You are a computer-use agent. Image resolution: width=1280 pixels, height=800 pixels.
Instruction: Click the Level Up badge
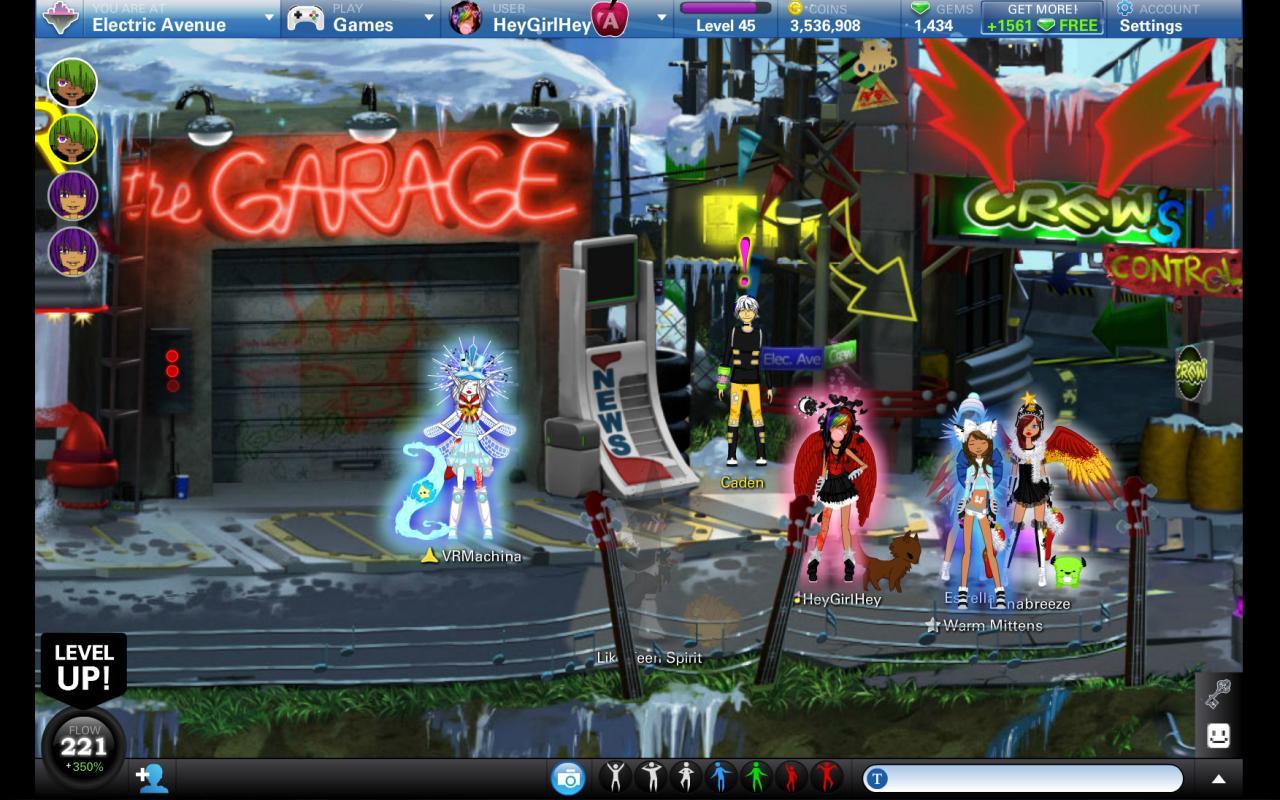84,668
